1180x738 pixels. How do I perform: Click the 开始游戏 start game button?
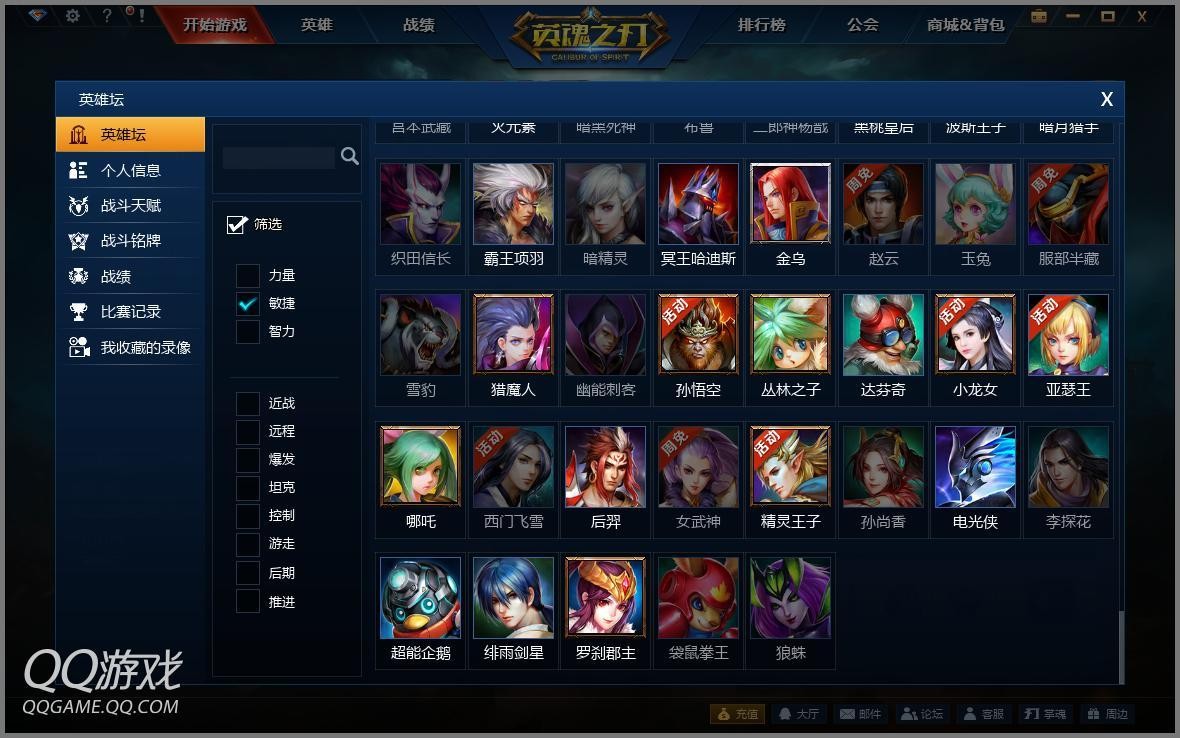[x=214, y=24]
